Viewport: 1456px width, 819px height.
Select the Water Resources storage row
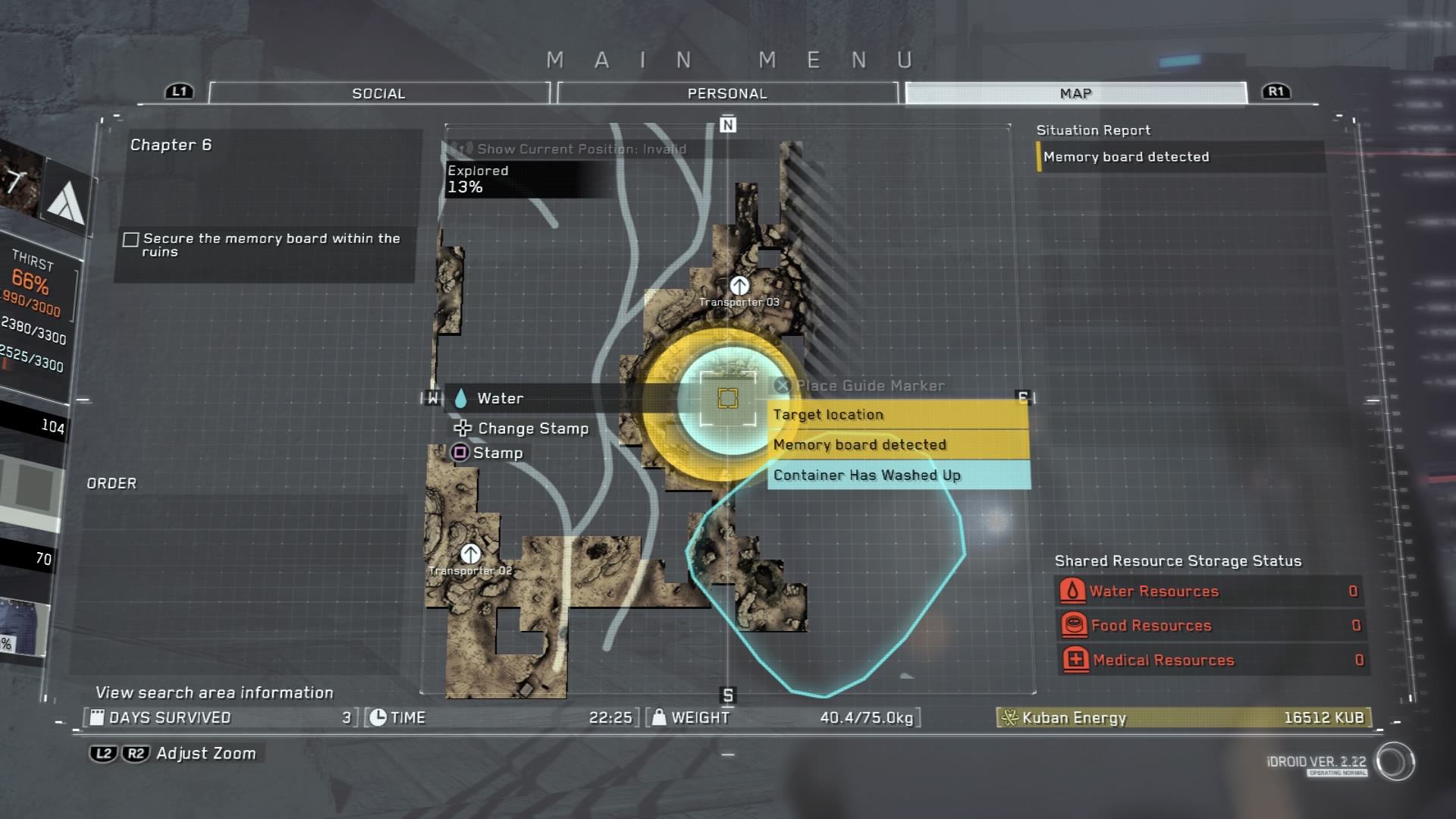click(x=1210, y=591)
